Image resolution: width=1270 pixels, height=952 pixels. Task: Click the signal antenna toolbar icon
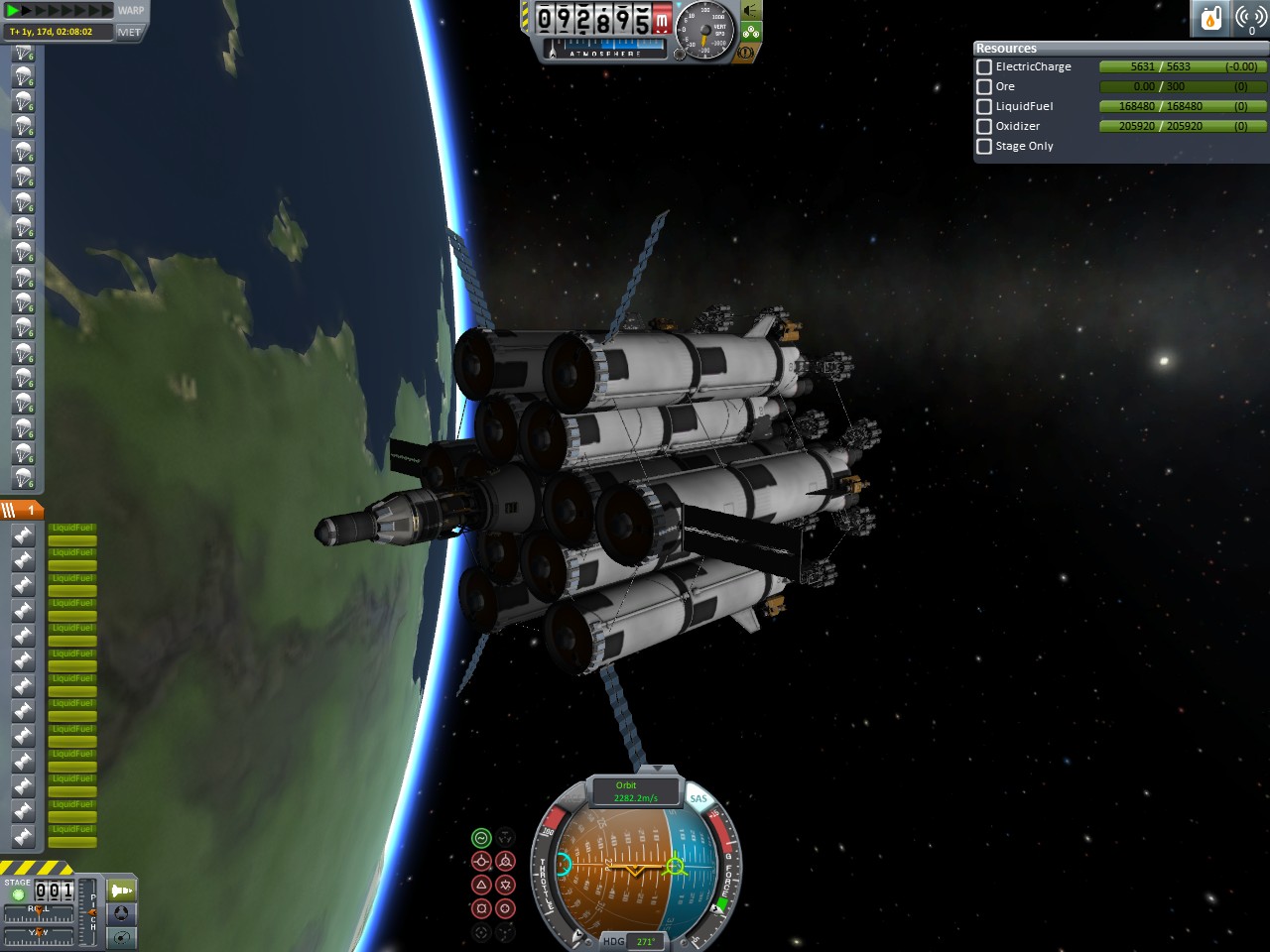click(x=1251, y=18)
